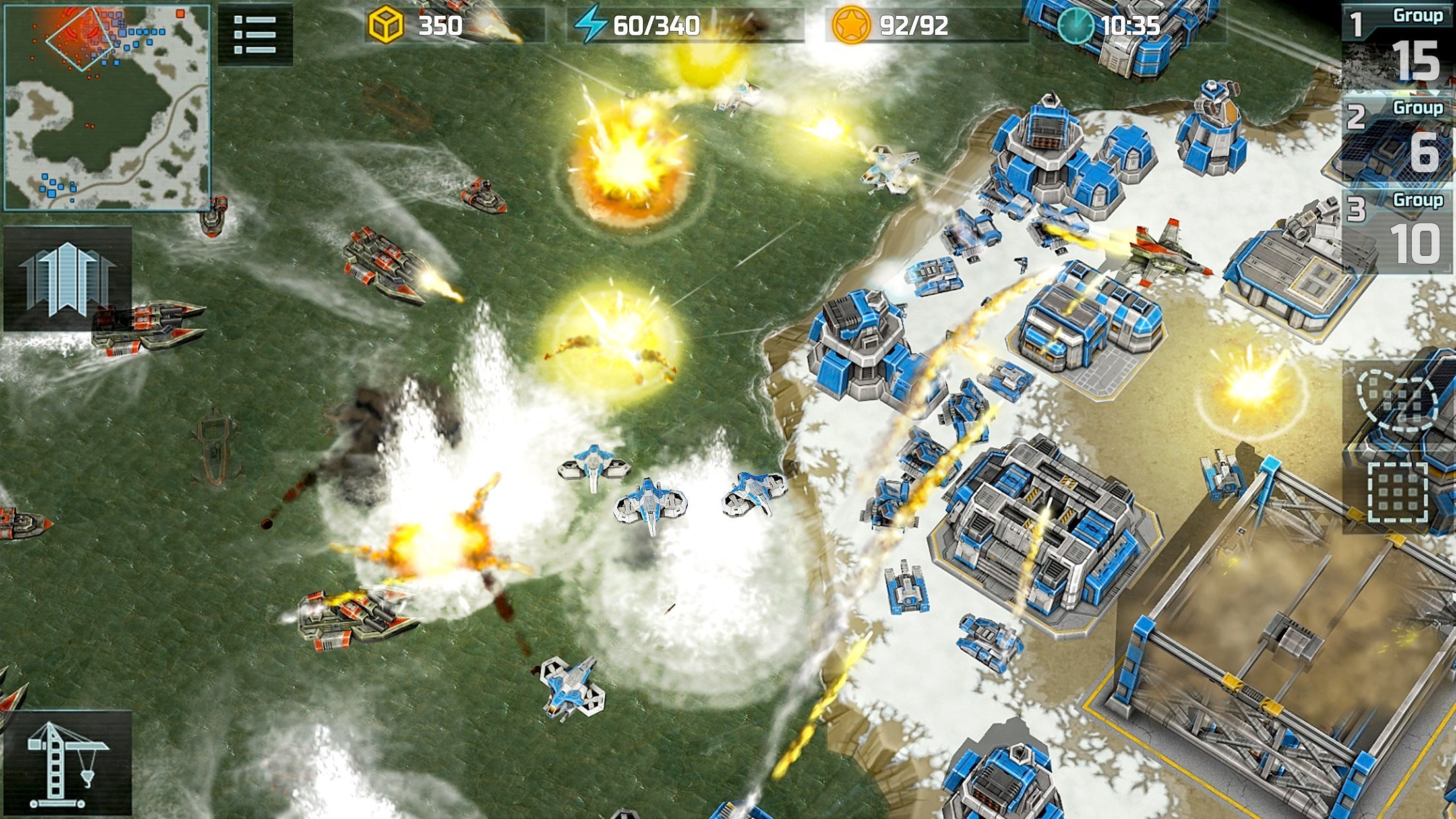Activate the circular dashed selection tool
The height and width of the screenshot is (819, 1456).
point(1398,400)
